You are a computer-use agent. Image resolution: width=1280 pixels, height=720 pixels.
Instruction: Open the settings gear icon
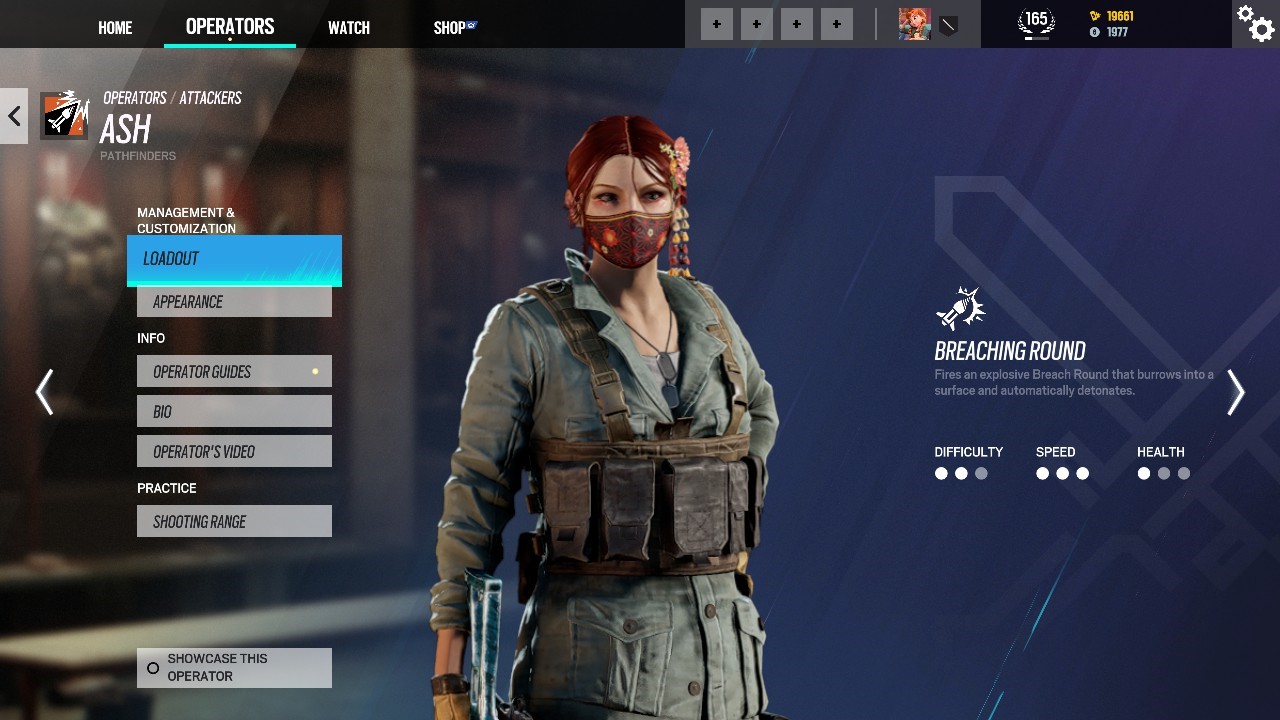coord(1254,21)
